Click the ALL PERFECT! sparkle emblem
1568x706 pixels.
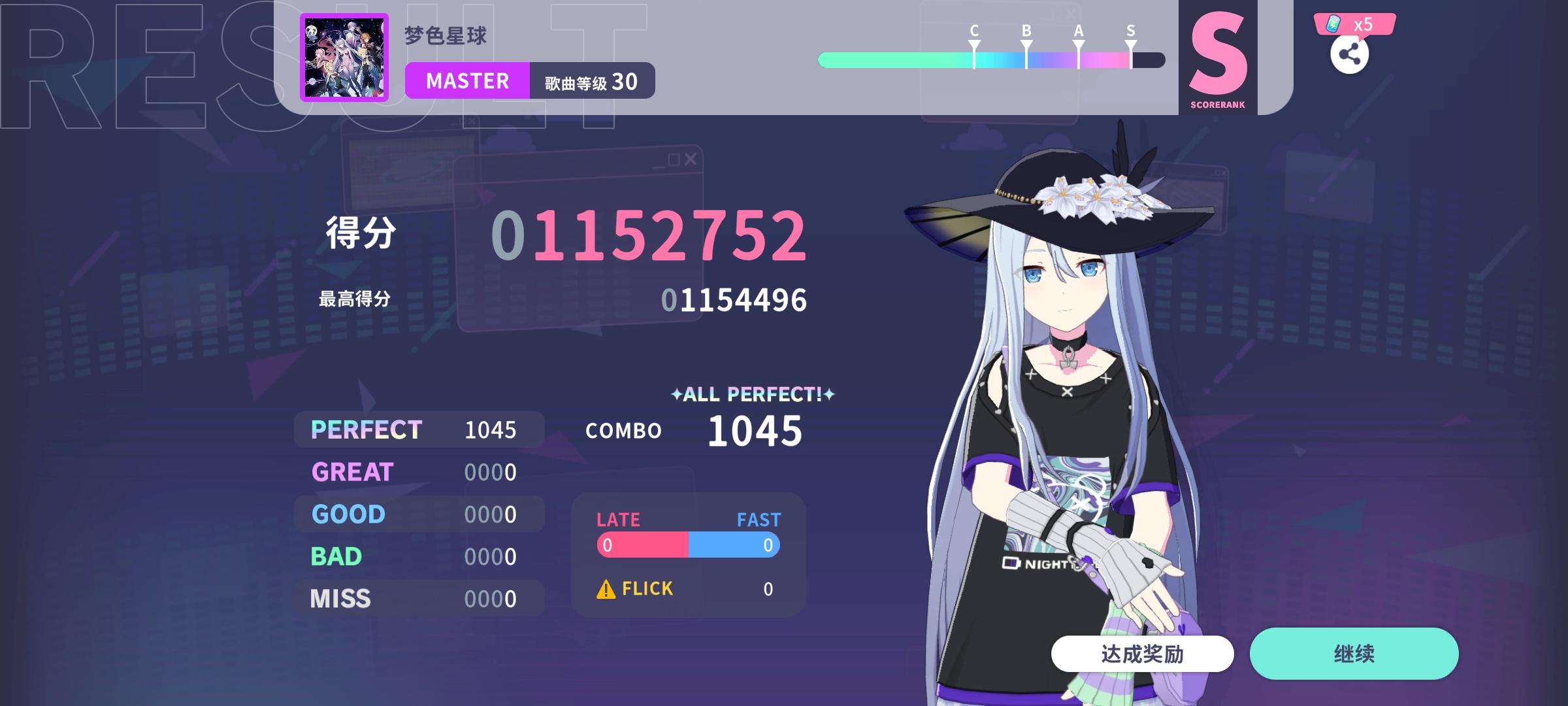coord(753,394)
